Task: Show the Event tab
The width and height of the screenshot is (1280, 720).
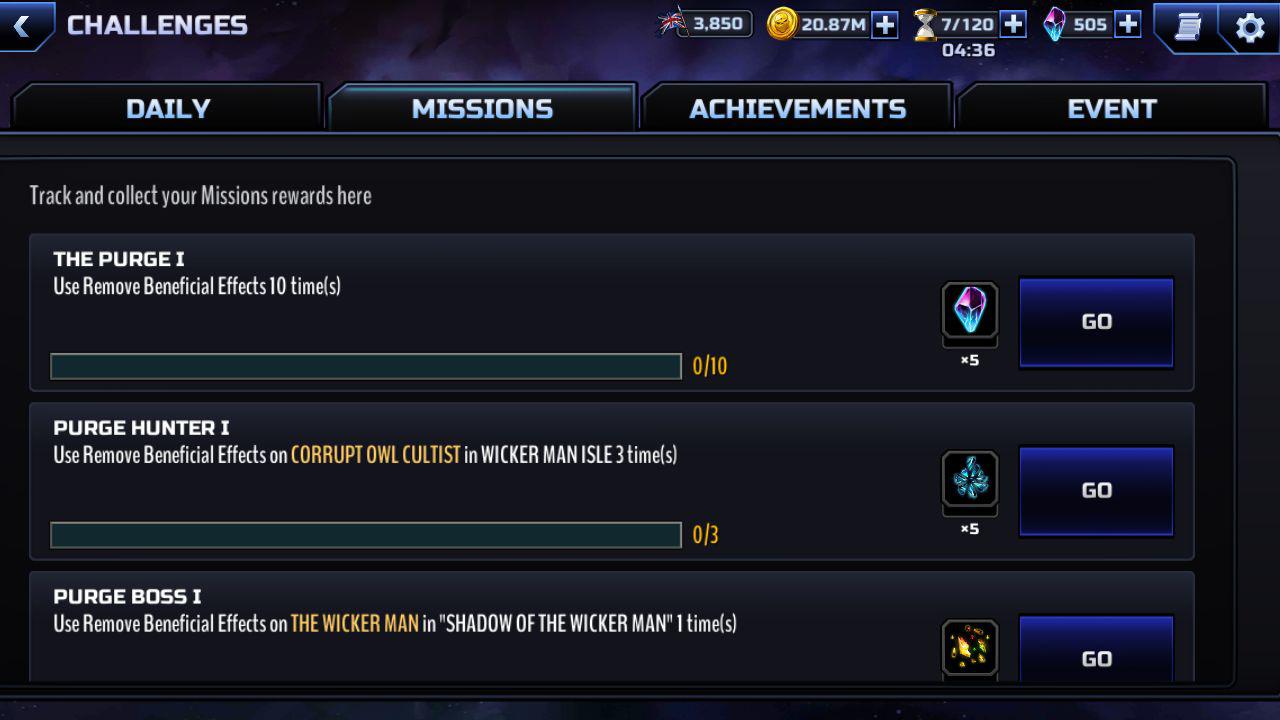Action: coord(1111,108)
